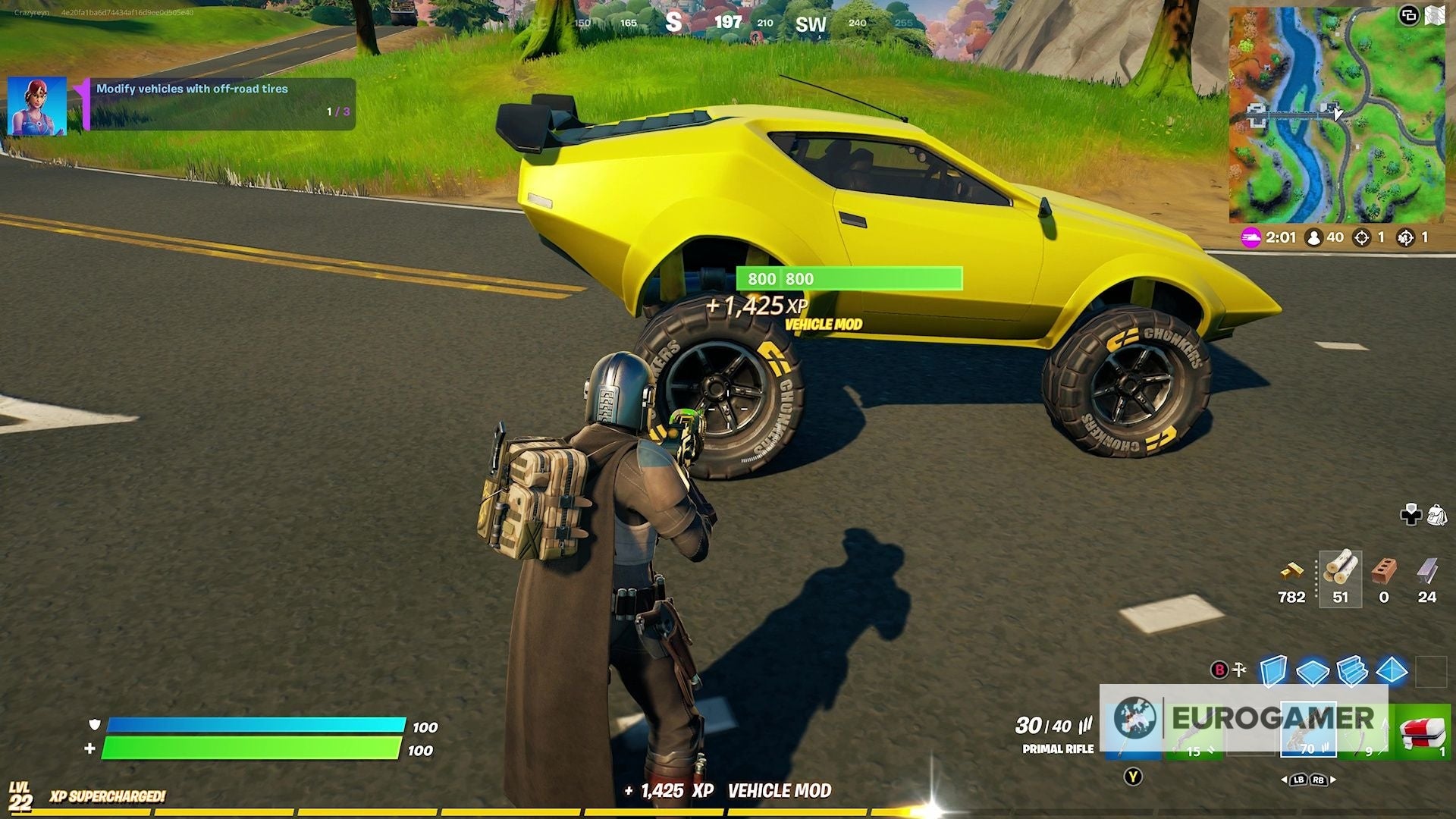Select the stairs building piece
The image size is (1456, 819).
point(1352,670)
